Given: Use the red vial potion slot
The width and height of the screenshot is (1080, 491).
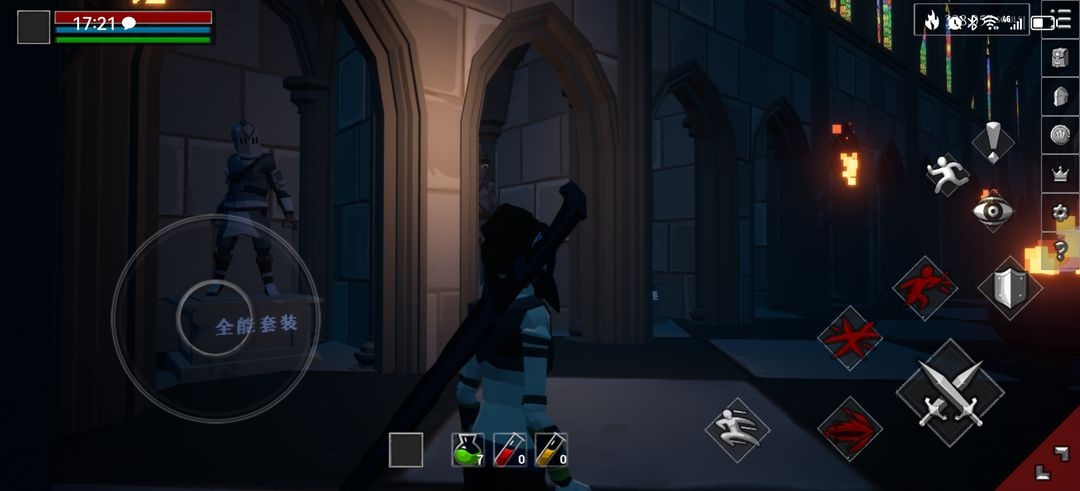Looking at the screenshot, I should 509,449.
